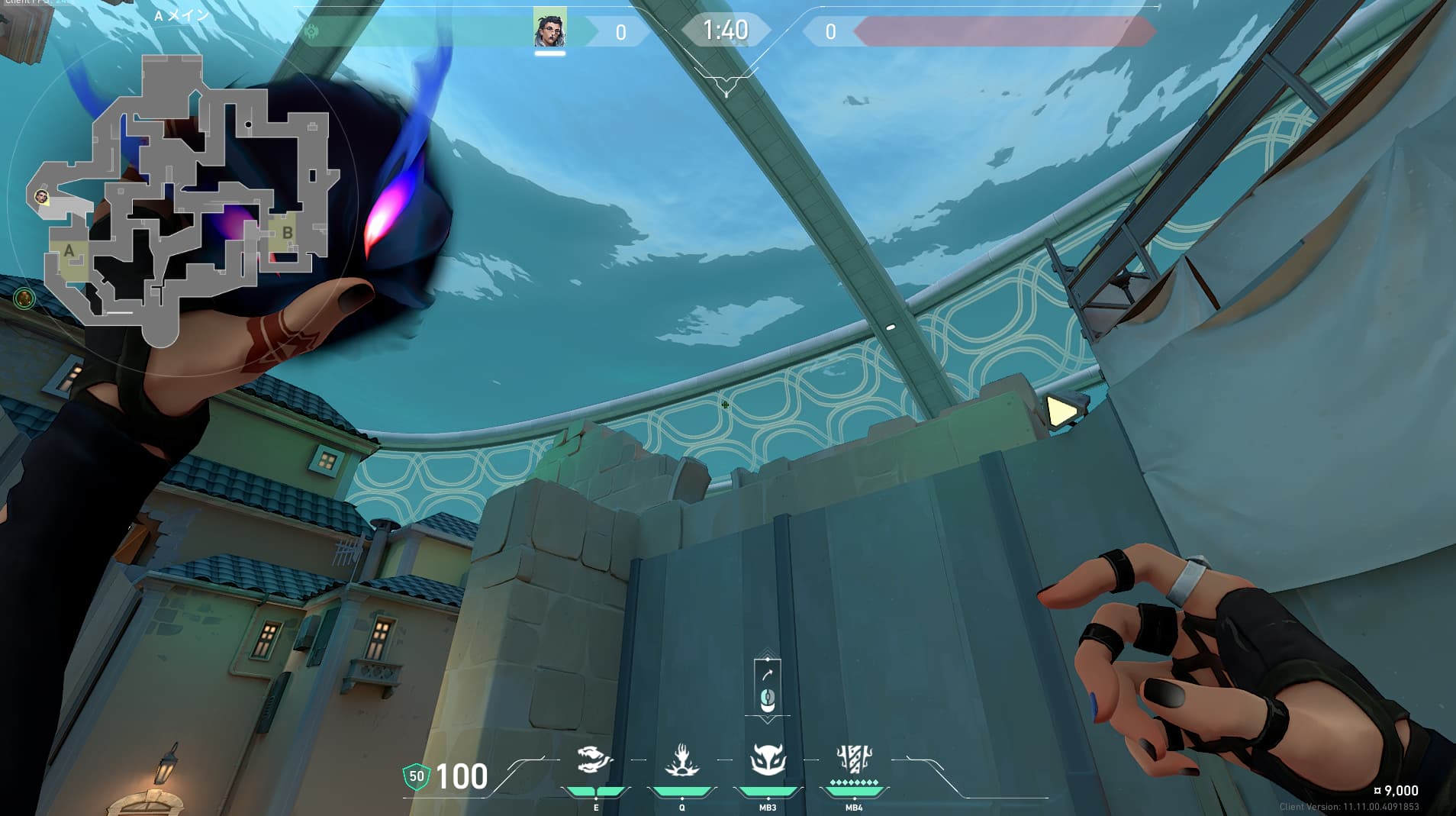Trigger the Nightfall ultimate ability icon

click(854, 760)
